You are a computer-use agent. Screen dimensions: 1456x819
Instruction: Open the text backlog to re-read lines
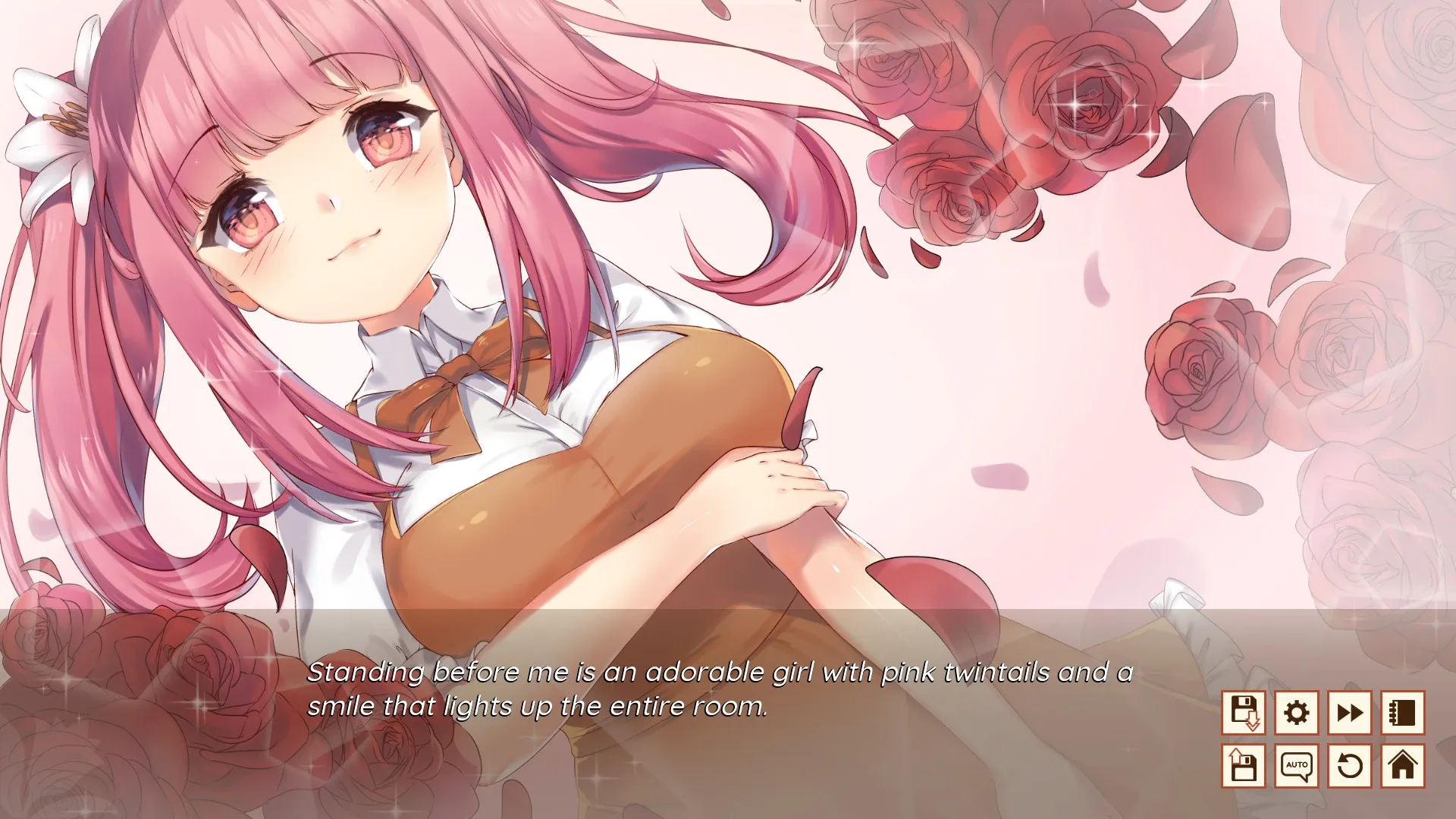click(x=1403, y=712)
